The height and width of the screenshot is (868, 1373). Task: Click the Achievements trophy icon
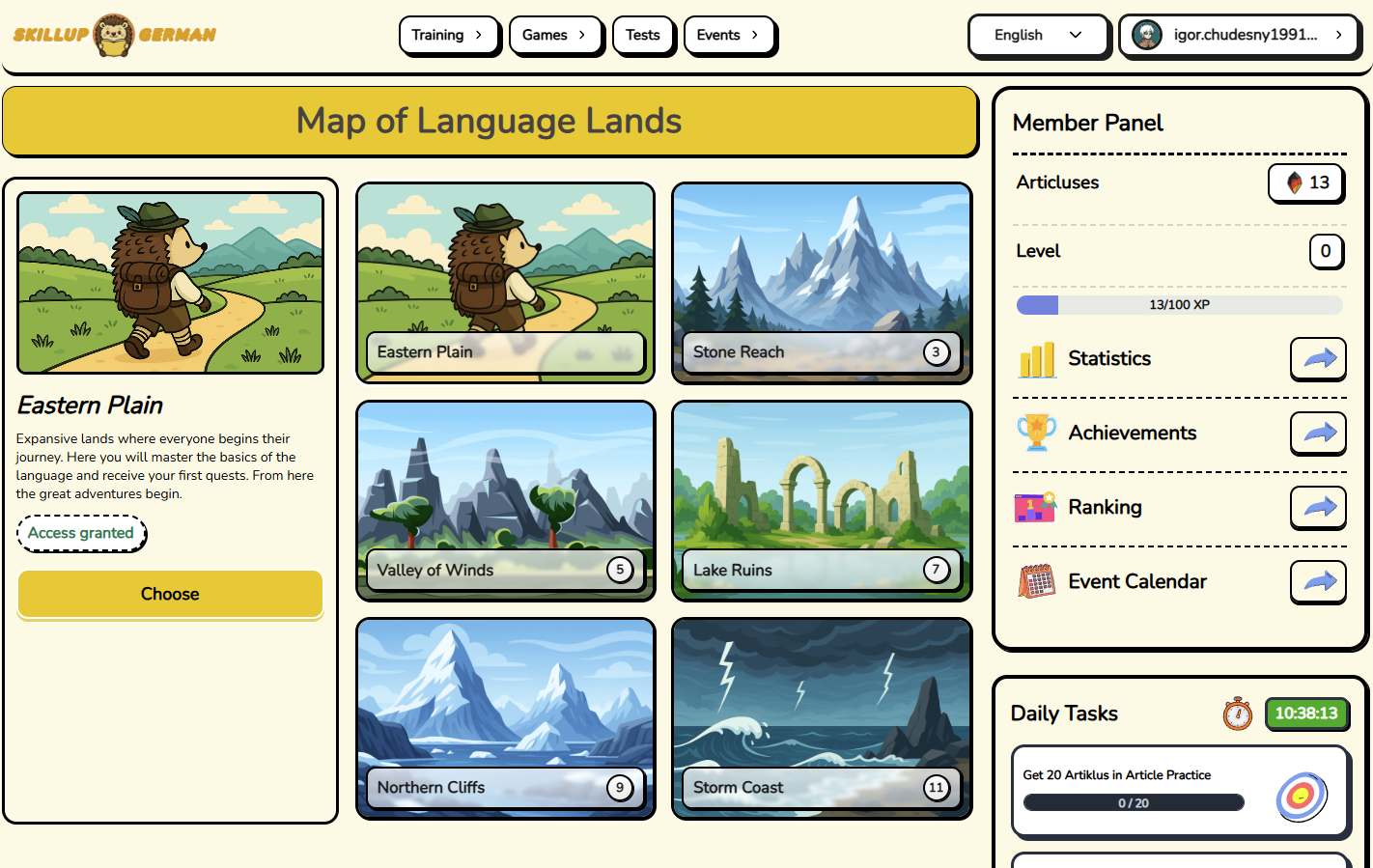point(1036,433)
